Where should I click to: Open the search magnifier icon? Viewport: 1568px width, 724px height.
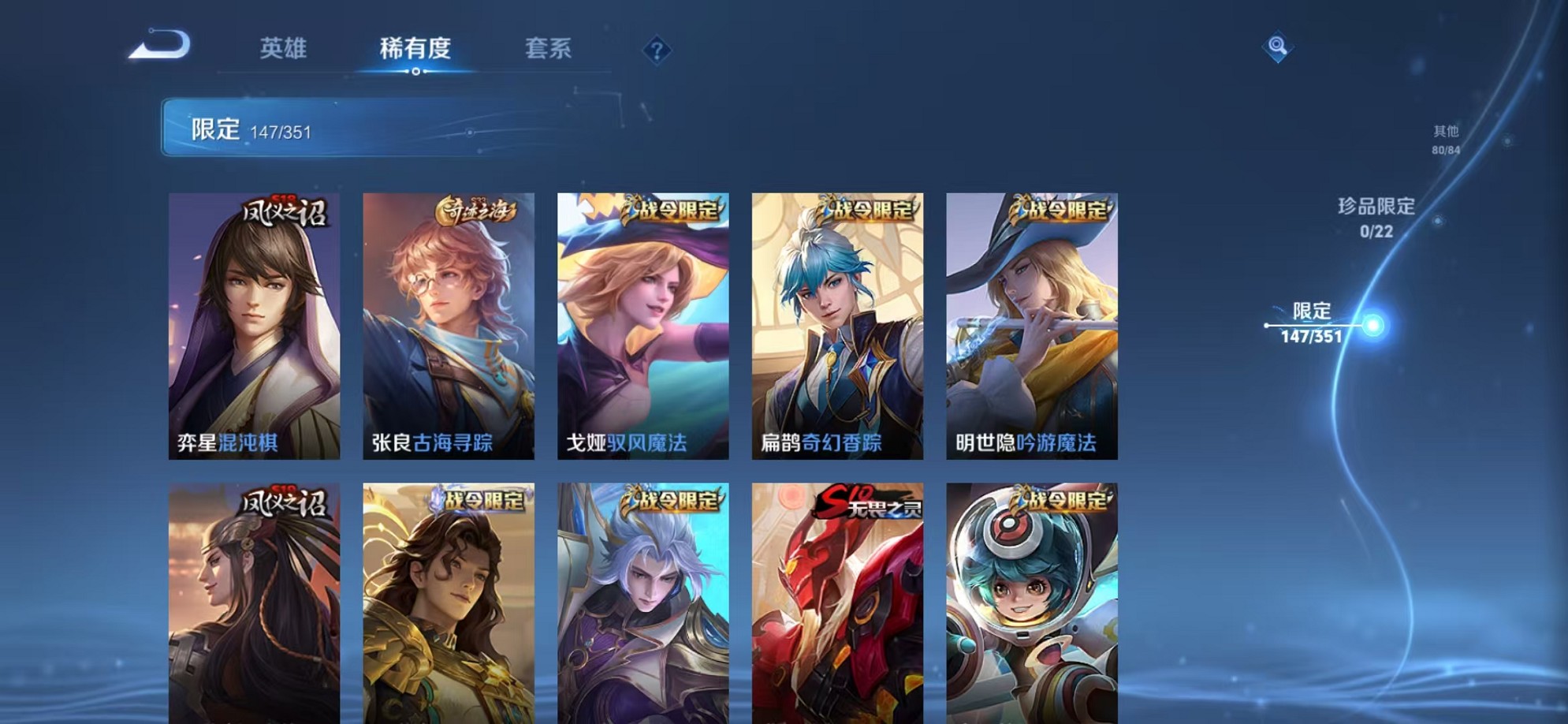pyautogui.click(x=1277, y=47)
